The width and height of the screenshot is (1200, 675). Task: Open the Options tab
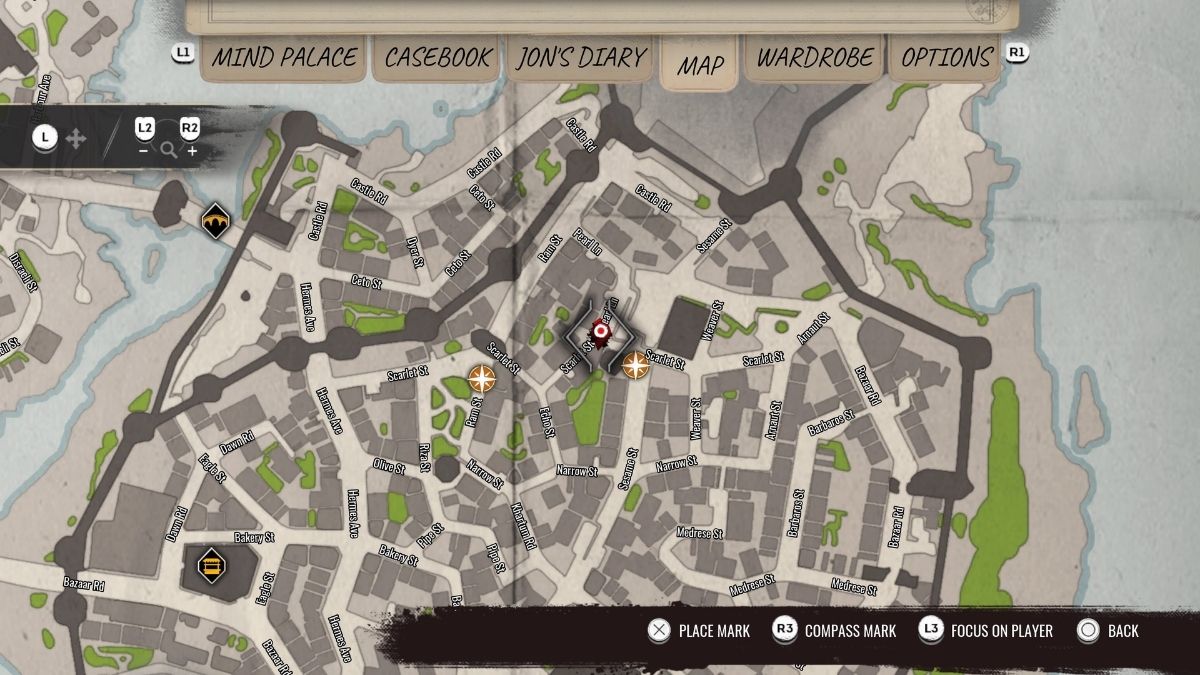[947, 59]
